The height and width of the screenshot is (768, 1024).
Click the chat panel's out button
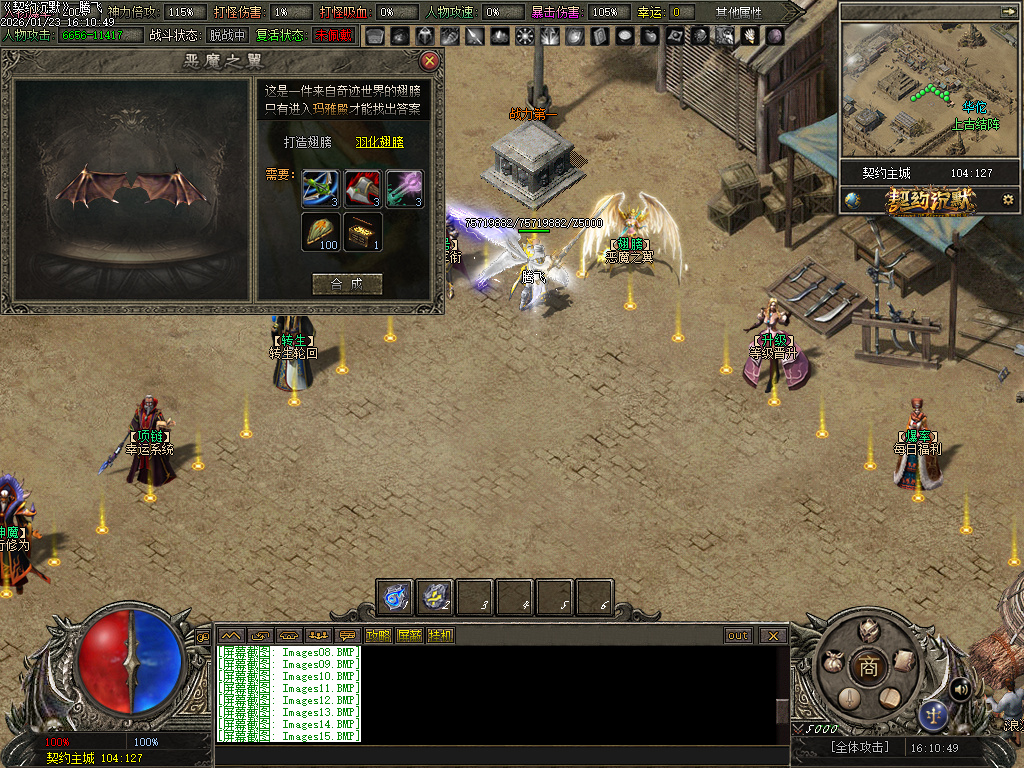(x=738, y=635)
